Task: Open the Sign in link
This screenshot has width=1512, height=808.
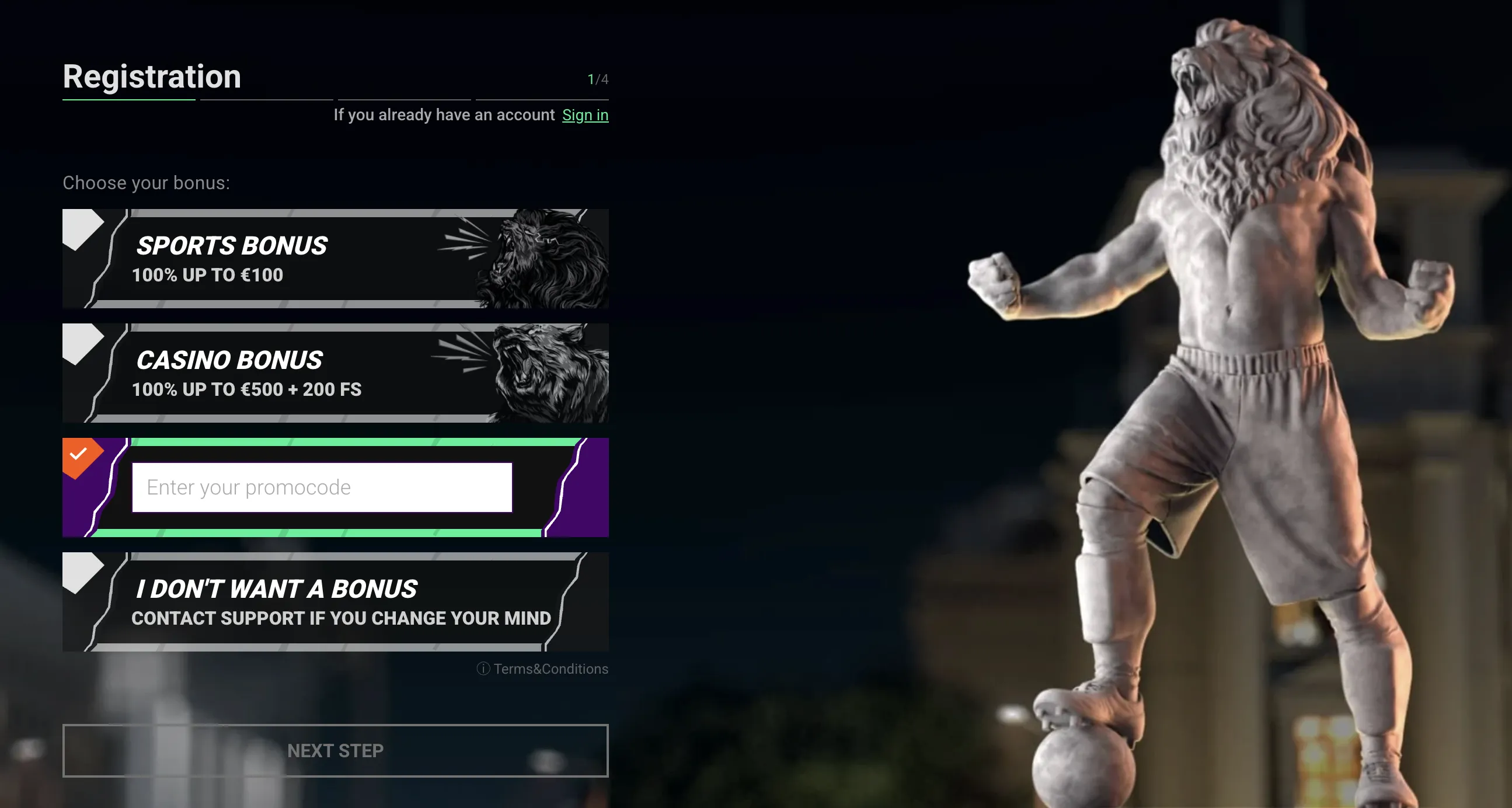Action: coord(585,115)
